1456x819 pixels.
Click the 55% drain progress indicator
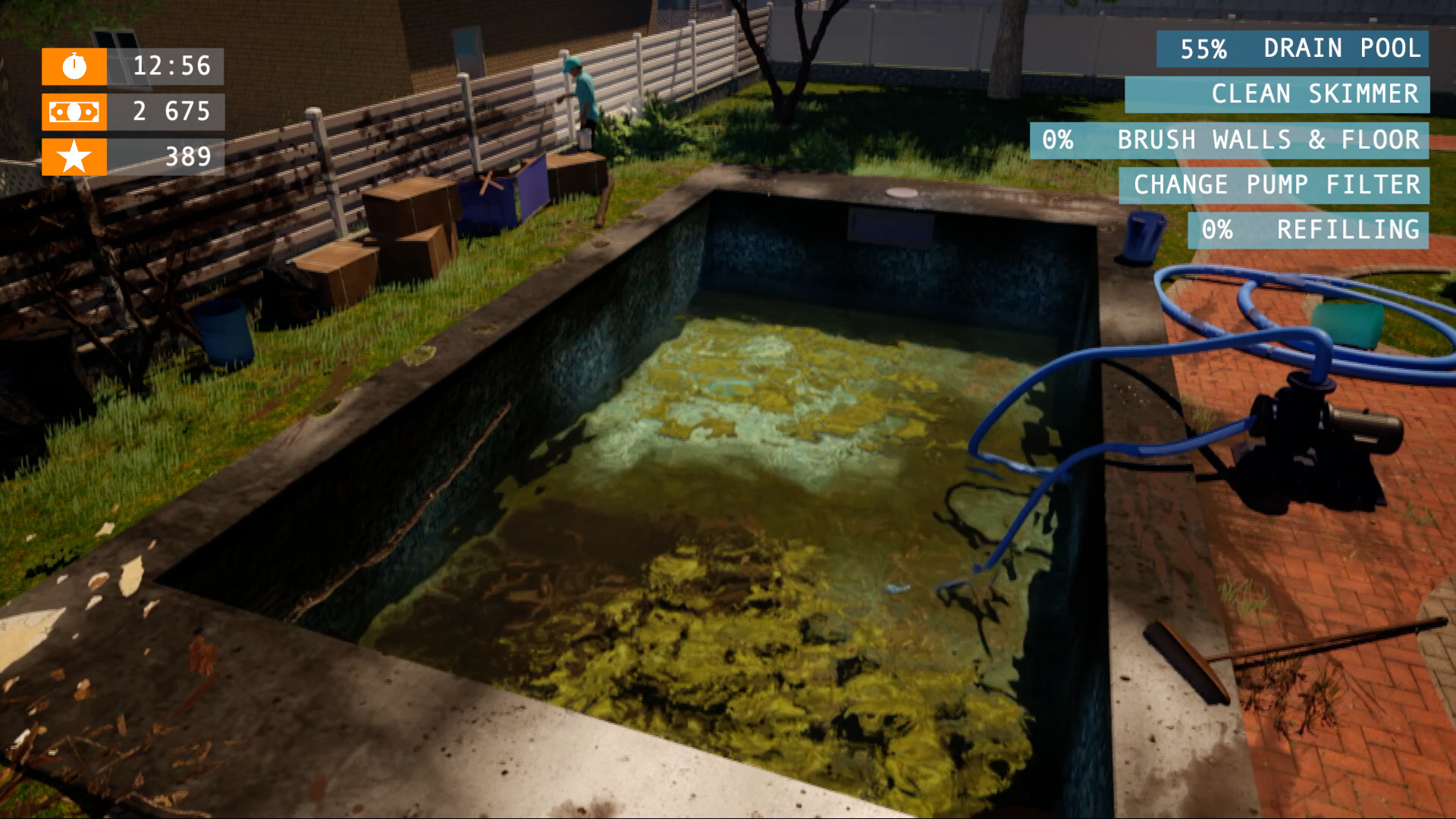click(1204, 49)
